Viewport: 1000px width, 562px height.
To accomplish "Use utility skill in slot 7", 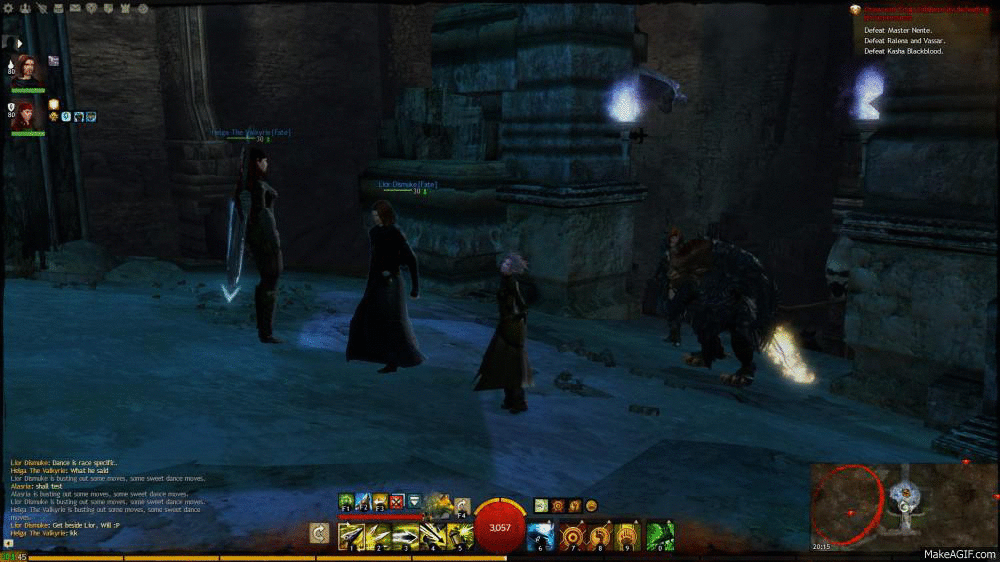I will point(571,536).
